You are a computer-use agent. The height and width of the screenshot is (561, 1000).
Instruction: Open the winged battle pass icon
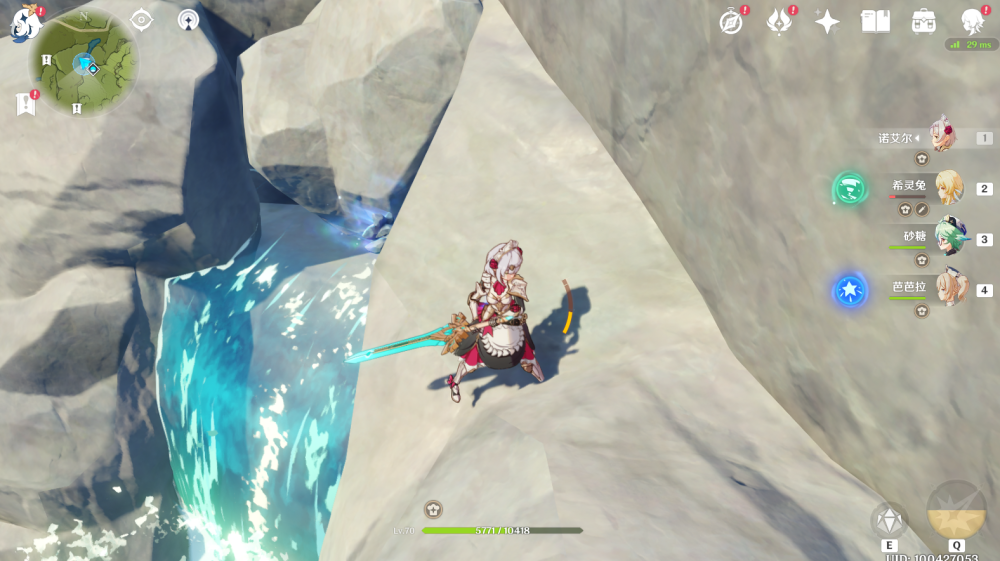click(779, 22)
